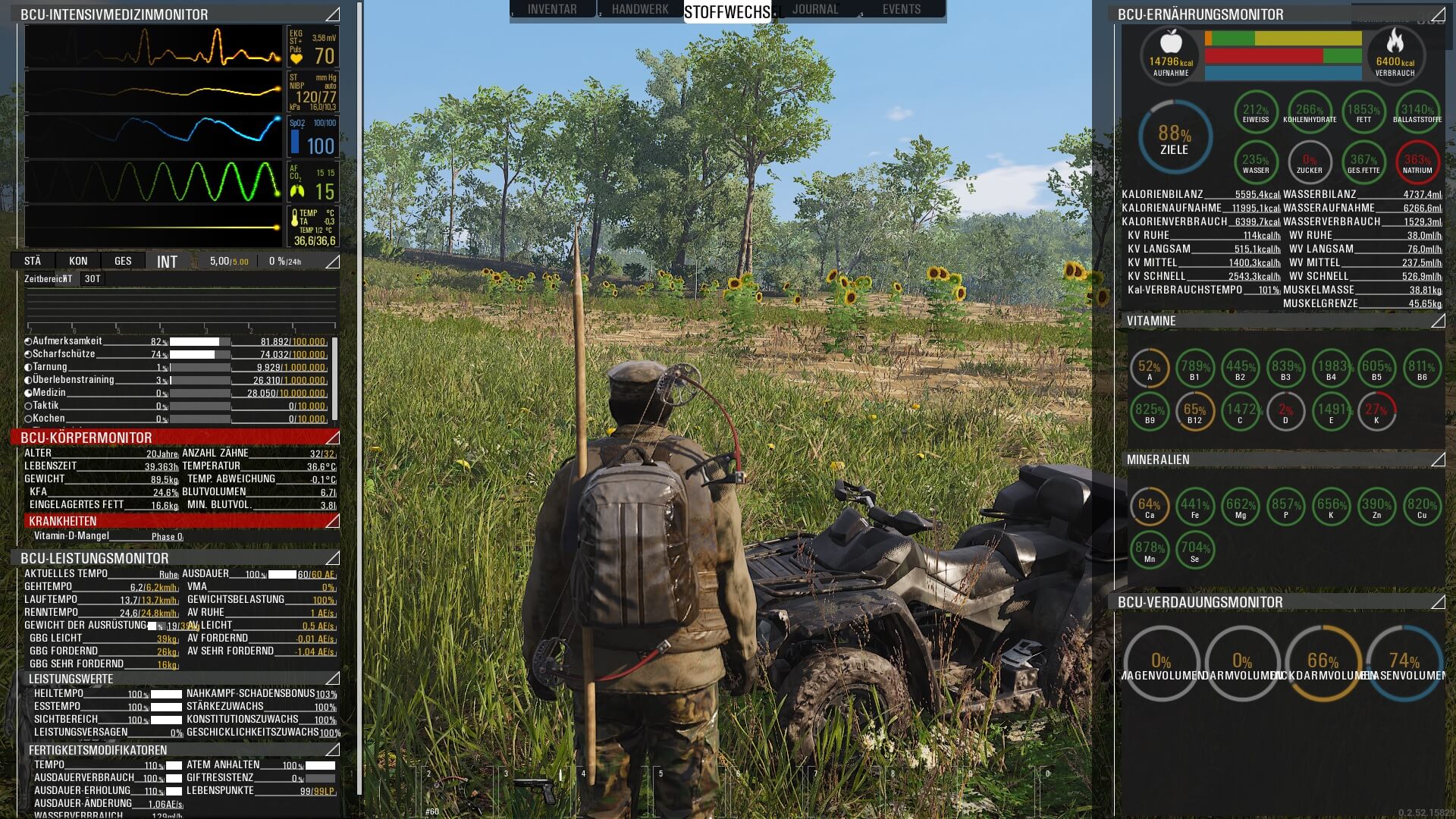This screenshot has height=819, width=1456.
Task: Open the Journal tab
Action: click(815, 9)
